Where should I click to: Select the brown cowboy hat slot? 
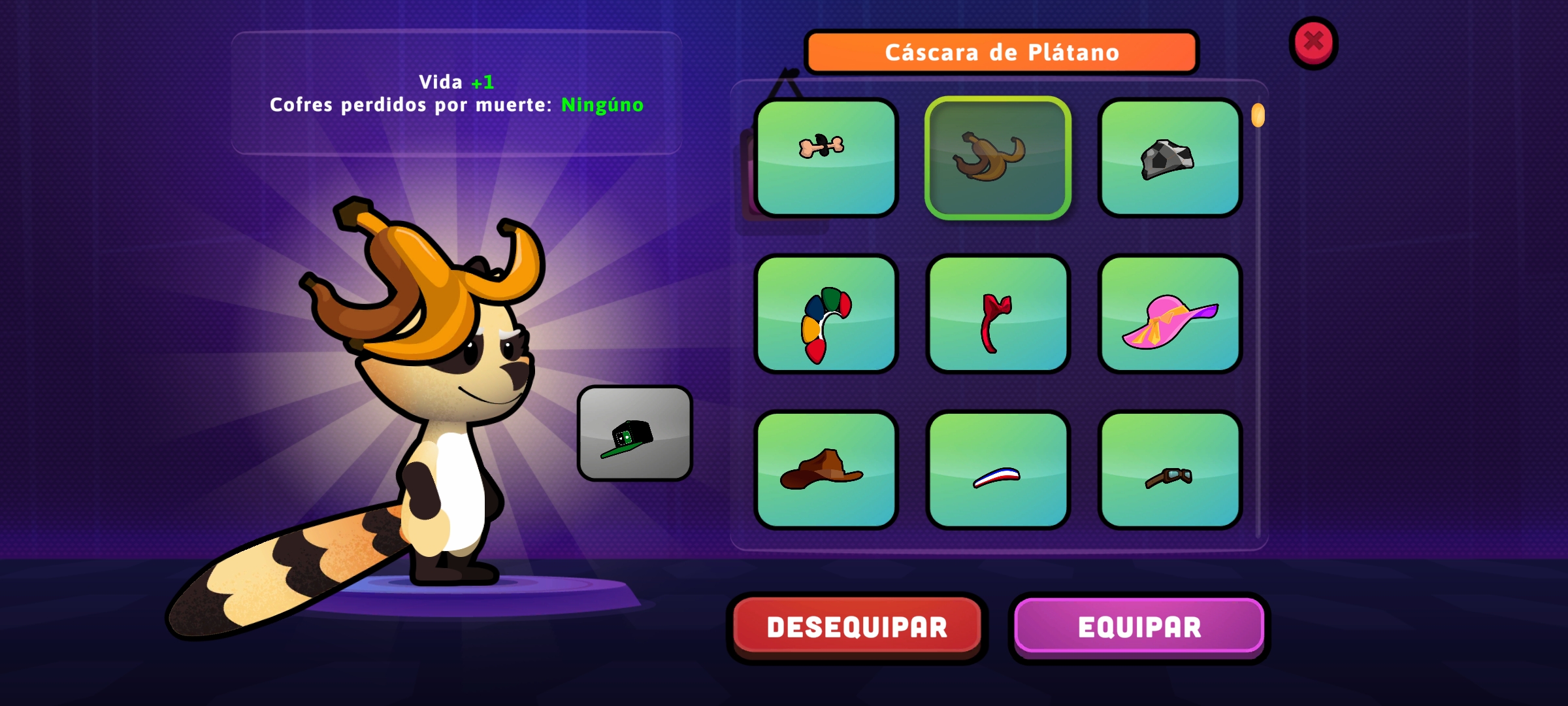(x=826, y=469)
